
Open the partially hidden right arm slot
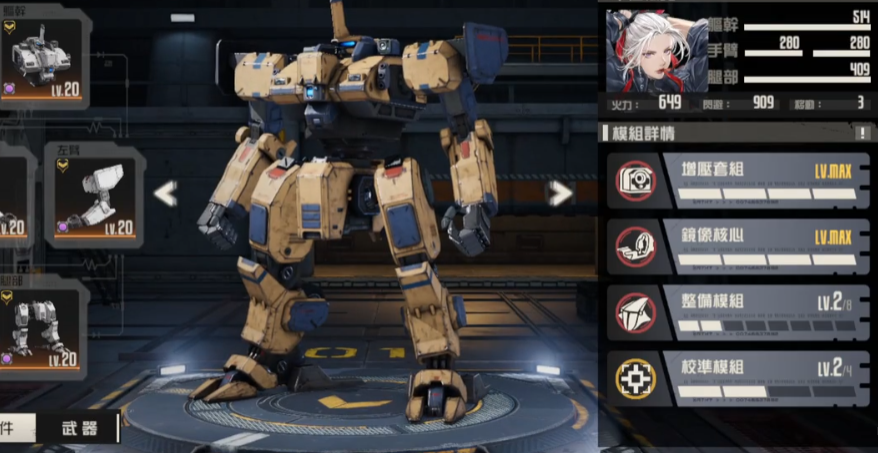[x=10, y=194]
